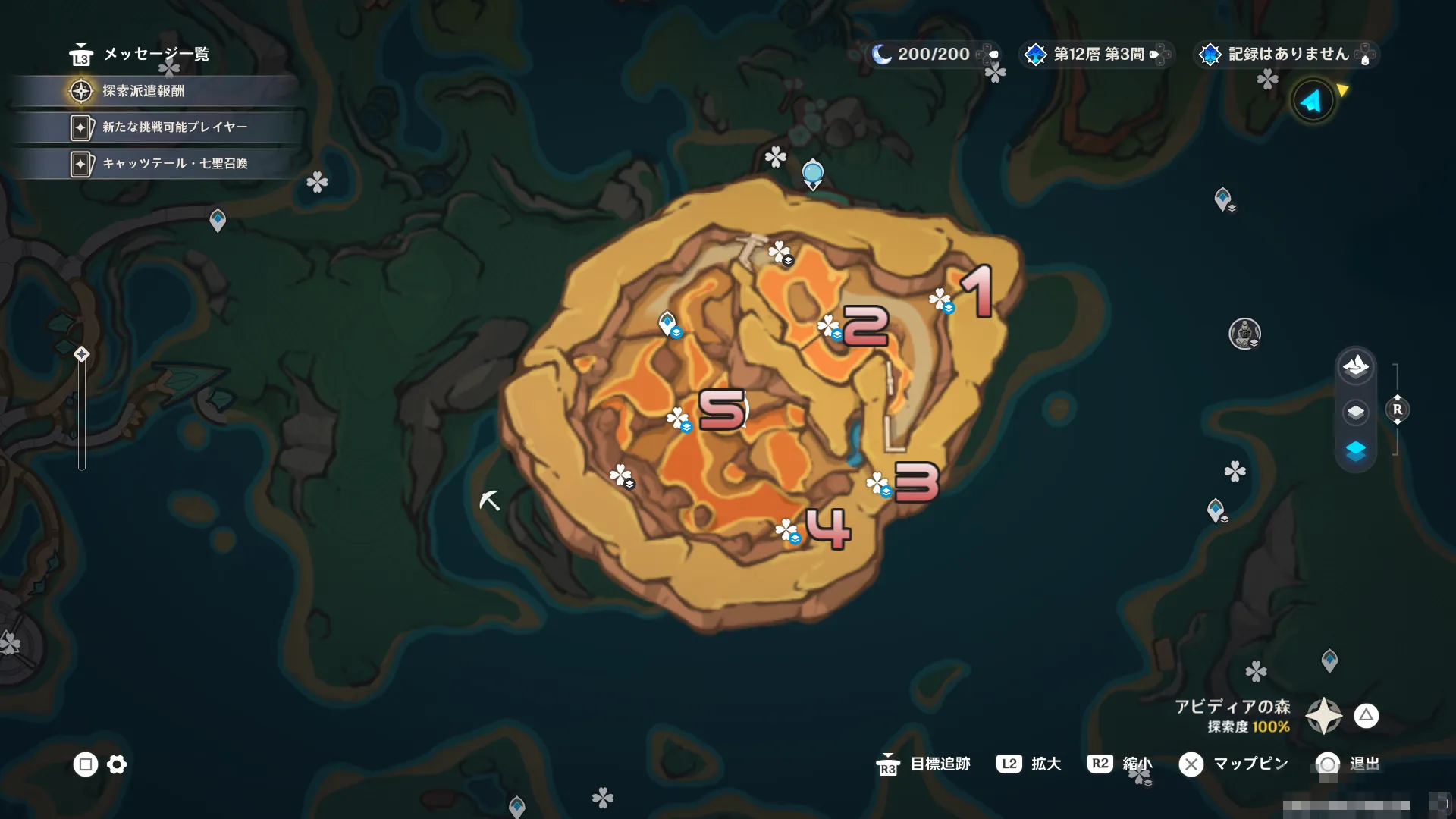Click the player location arrow icon
The height and width of the screenshot is (819, 1456).
[1313, 101]
